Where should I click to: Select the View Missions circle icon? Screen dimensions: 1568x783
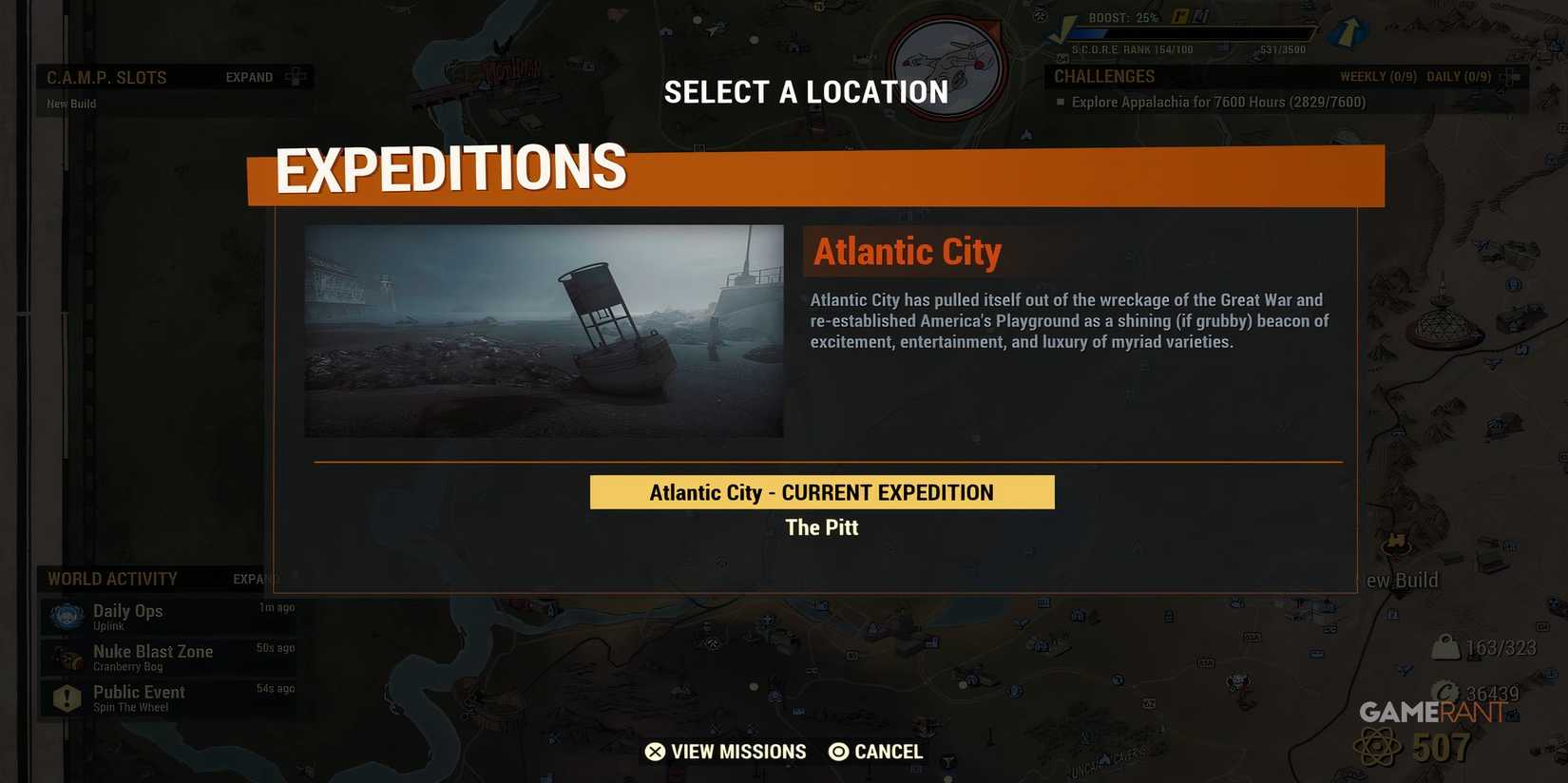[x=655, y=751]
